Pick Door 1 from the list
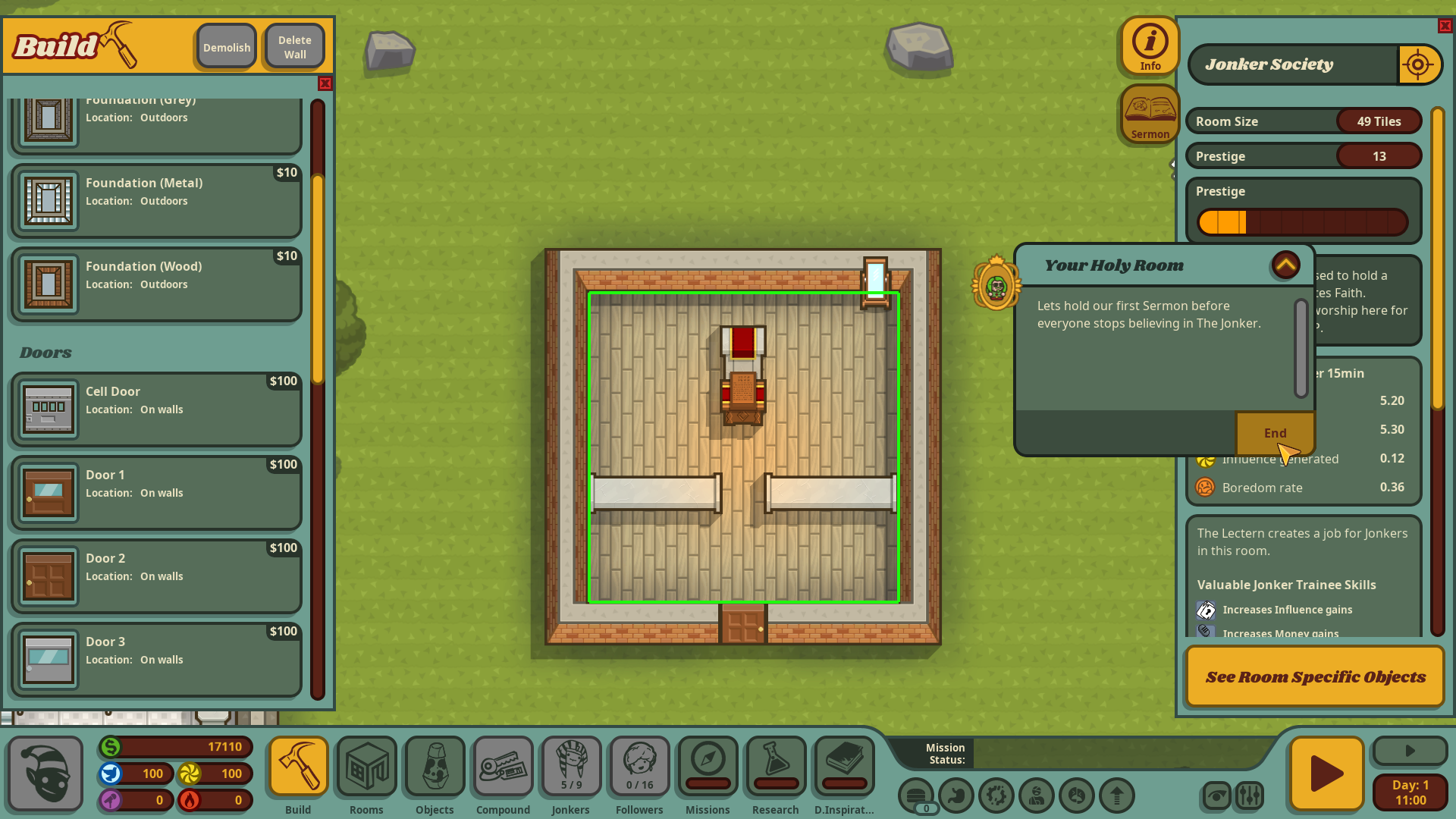The width and height of the screenshot is (1456, 819). 156,492
